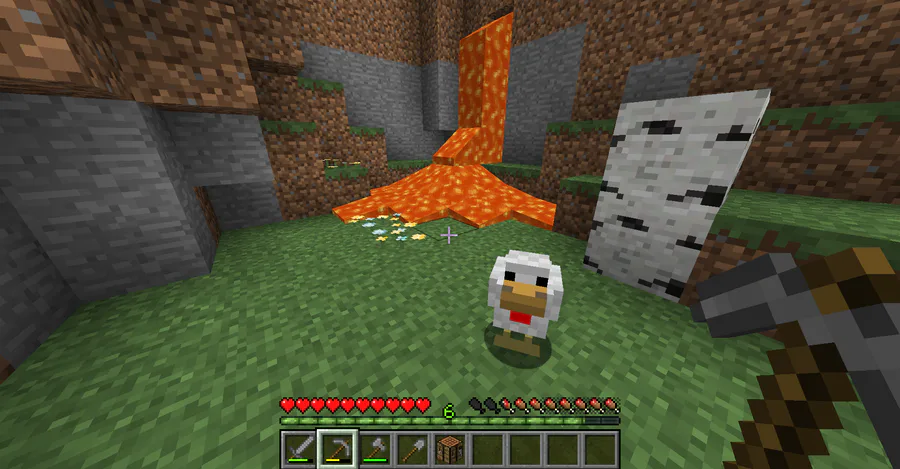The height and width of the screenshot is (469, 900).
Task: Pick the crafting table hotbar slot
Action: pos(449,449)
